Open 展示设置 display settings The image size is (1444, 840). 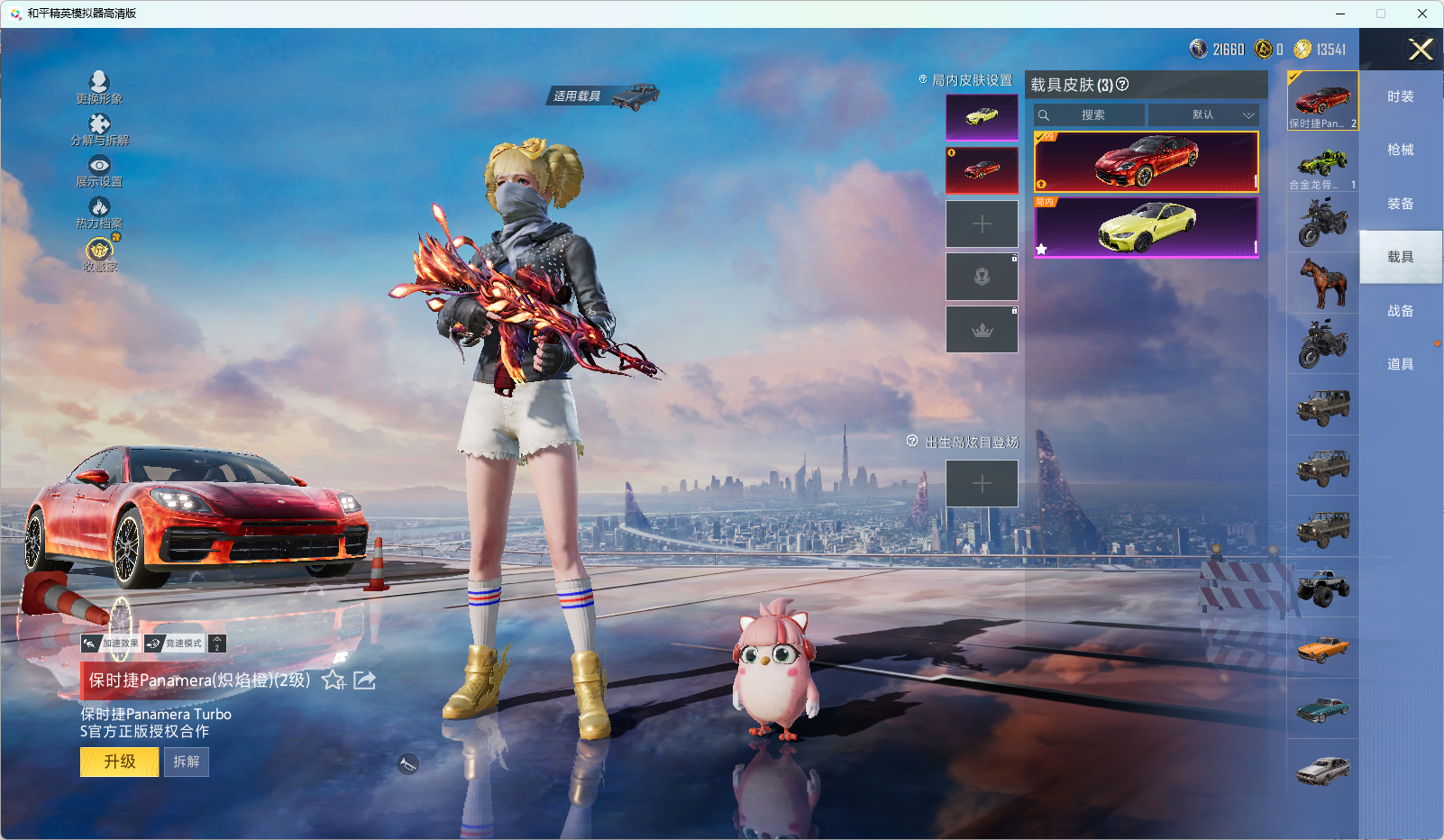coord(99,170)
